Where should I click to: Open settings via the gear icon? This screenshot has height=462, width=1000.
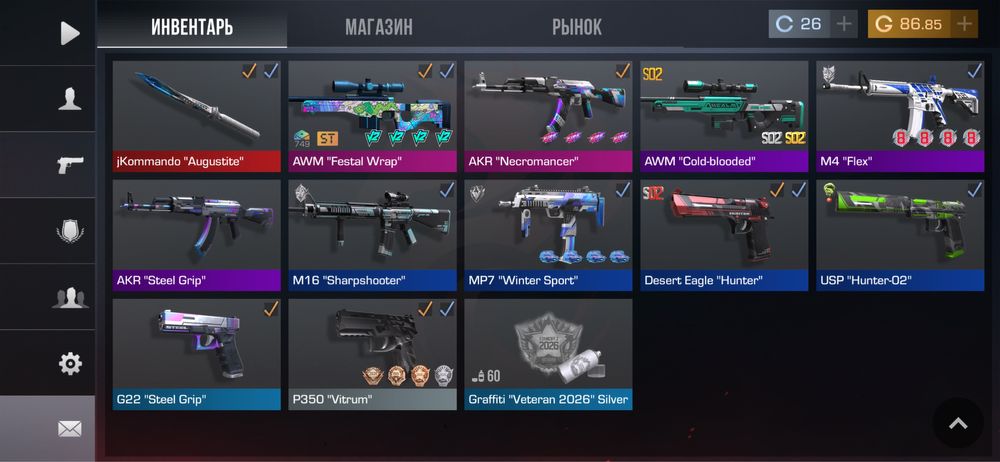(x=69, y=363)
